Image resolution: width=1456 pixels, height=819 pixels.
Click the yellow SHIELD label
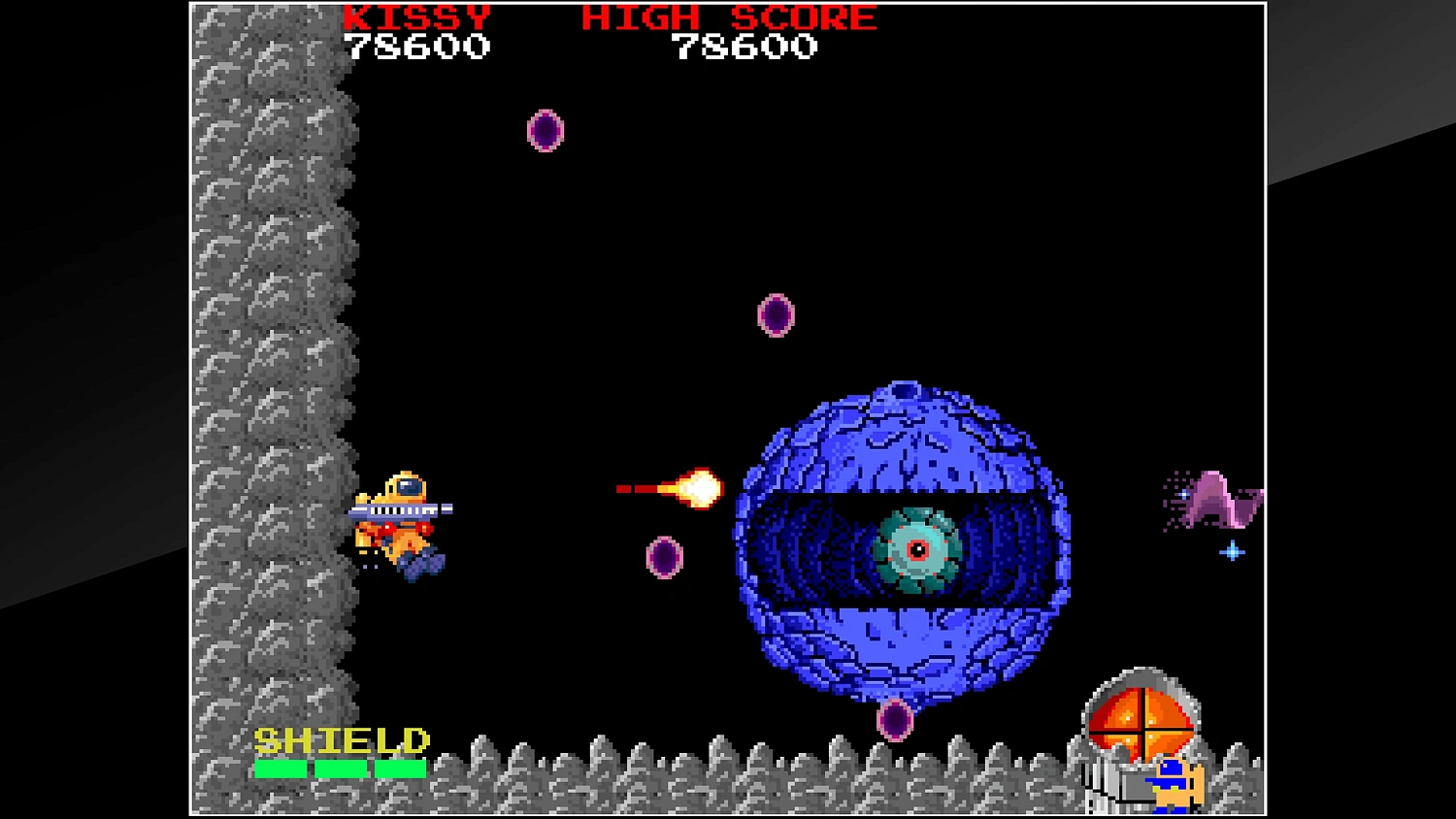(342, 740)
